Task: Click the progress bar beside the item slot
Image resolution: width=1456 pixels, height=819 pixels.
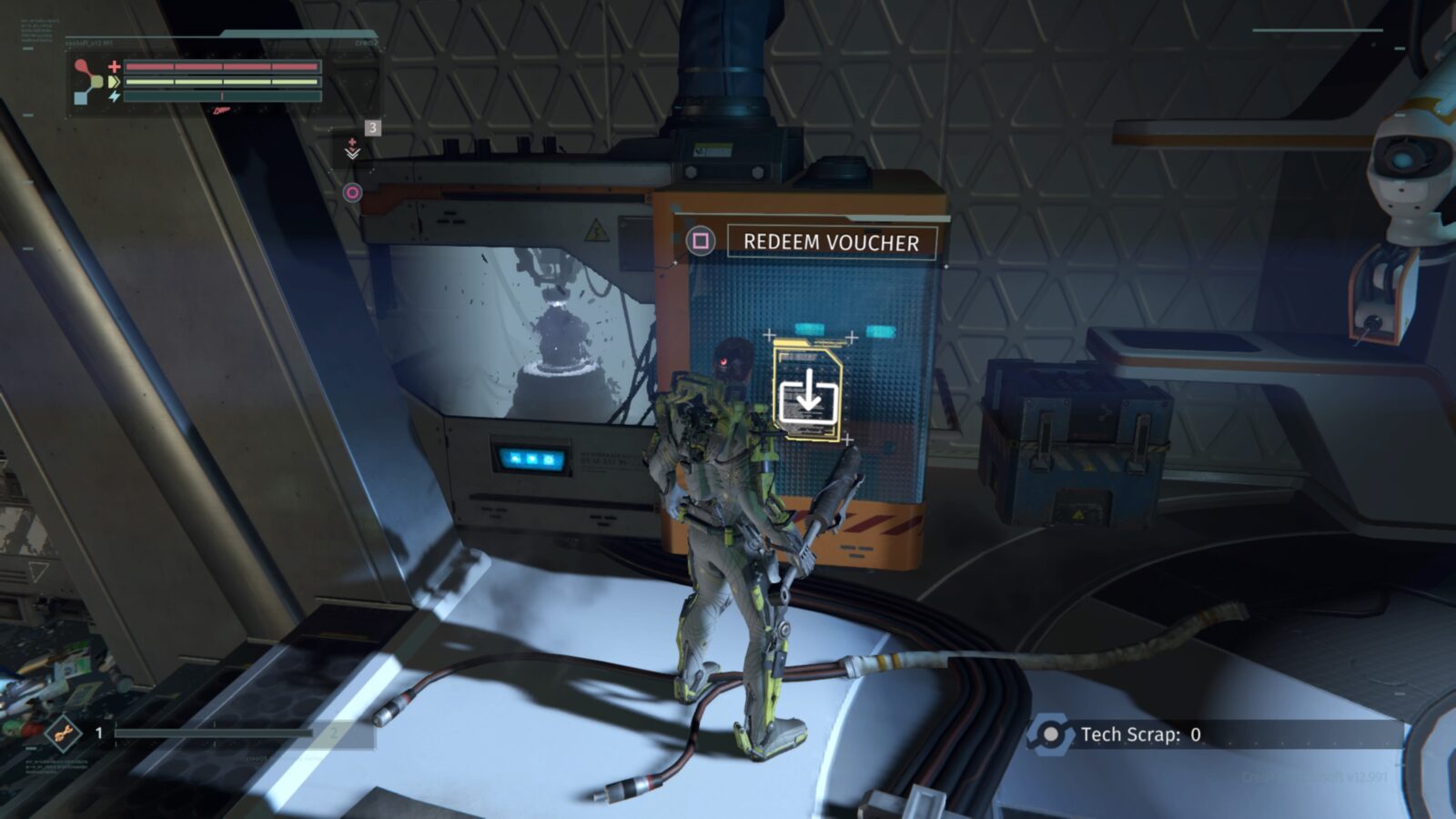Action: [x=212, y=733]
